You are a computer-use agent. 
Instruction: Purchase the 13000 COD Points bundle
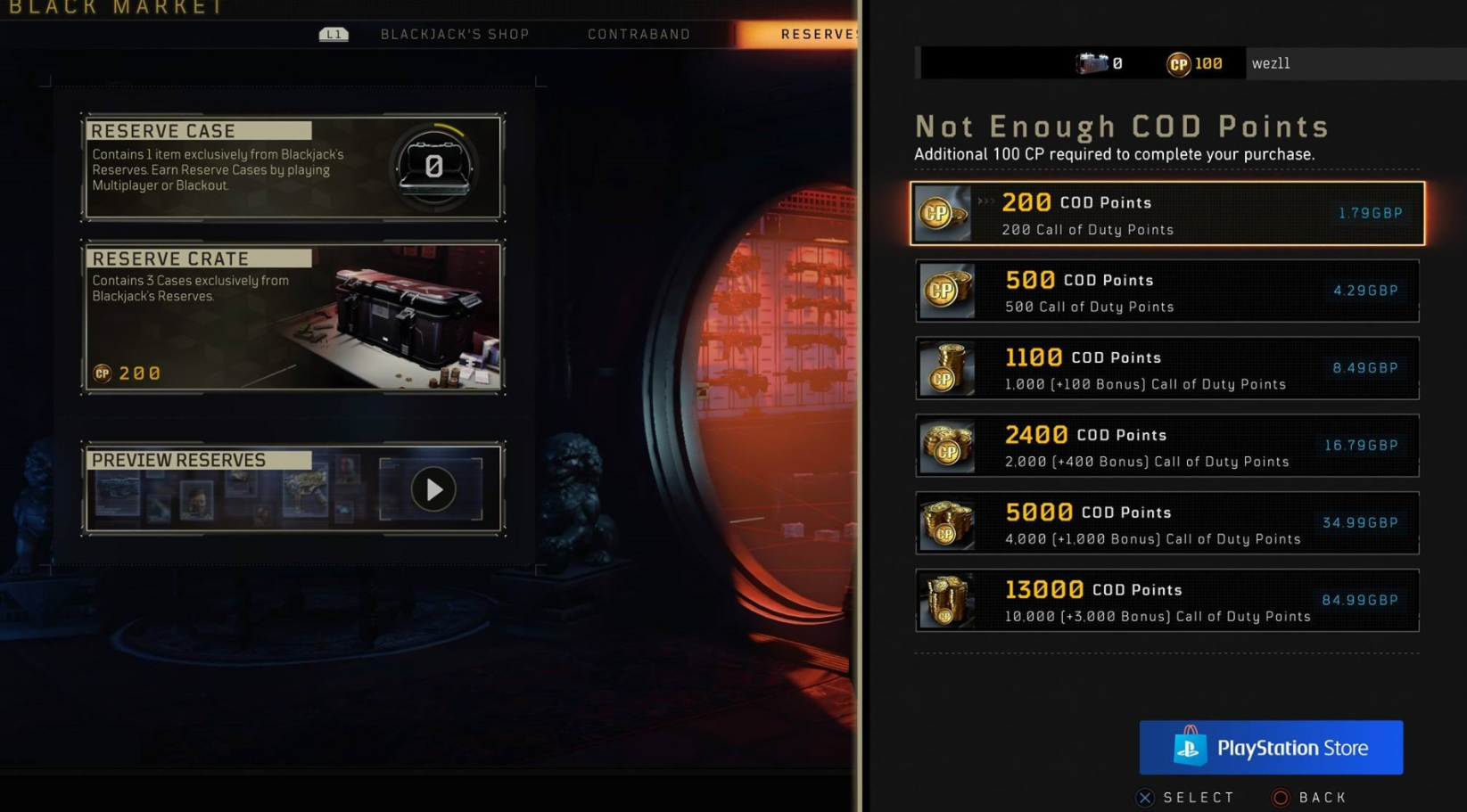1166,601
